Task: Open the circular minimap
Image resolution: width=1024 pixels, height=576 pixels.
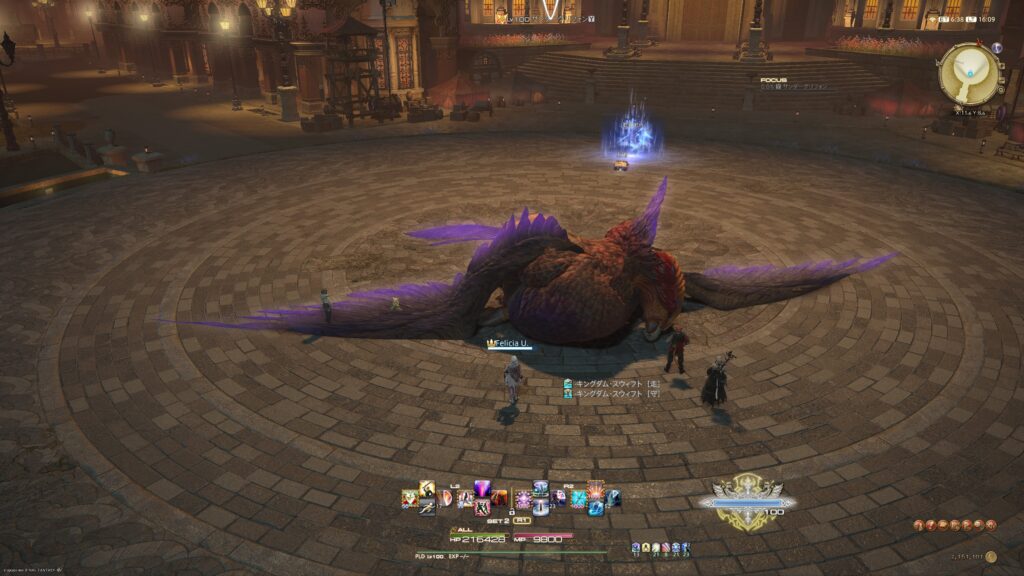Action: tap(969, 72)
